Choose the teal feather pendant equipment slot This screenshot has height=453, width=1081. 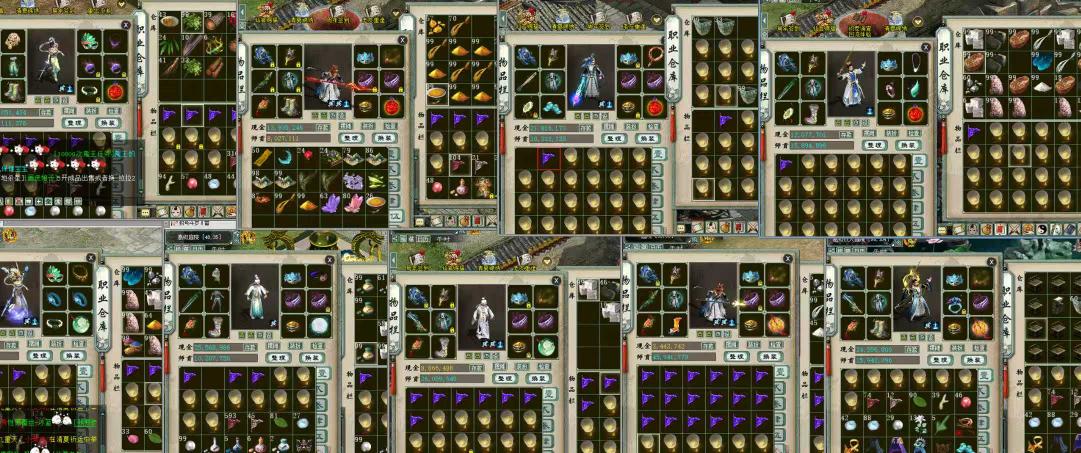[916, 88]
